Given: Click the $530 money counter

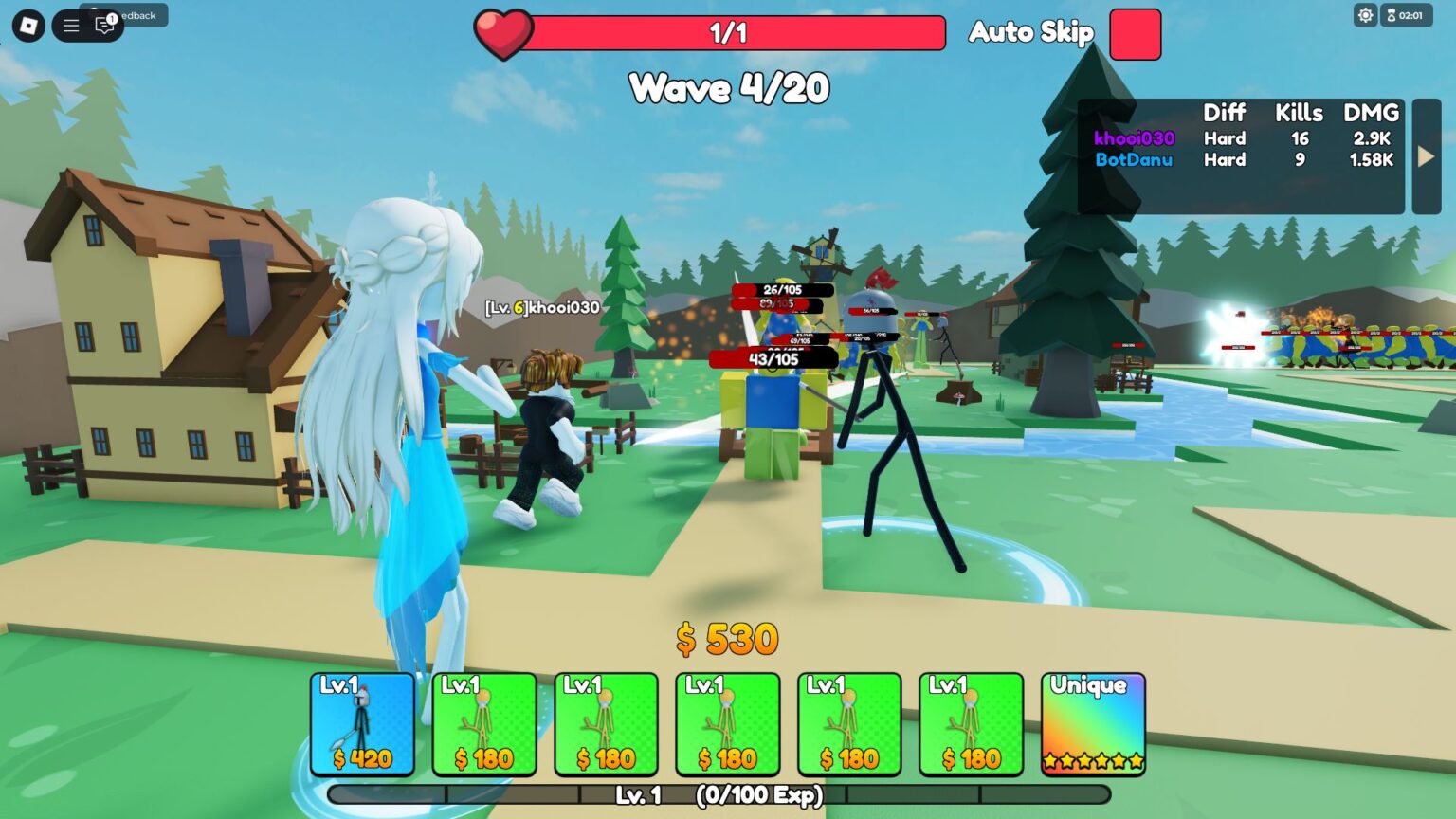Looking at the screenshot, I should click(x=725, y=640).
